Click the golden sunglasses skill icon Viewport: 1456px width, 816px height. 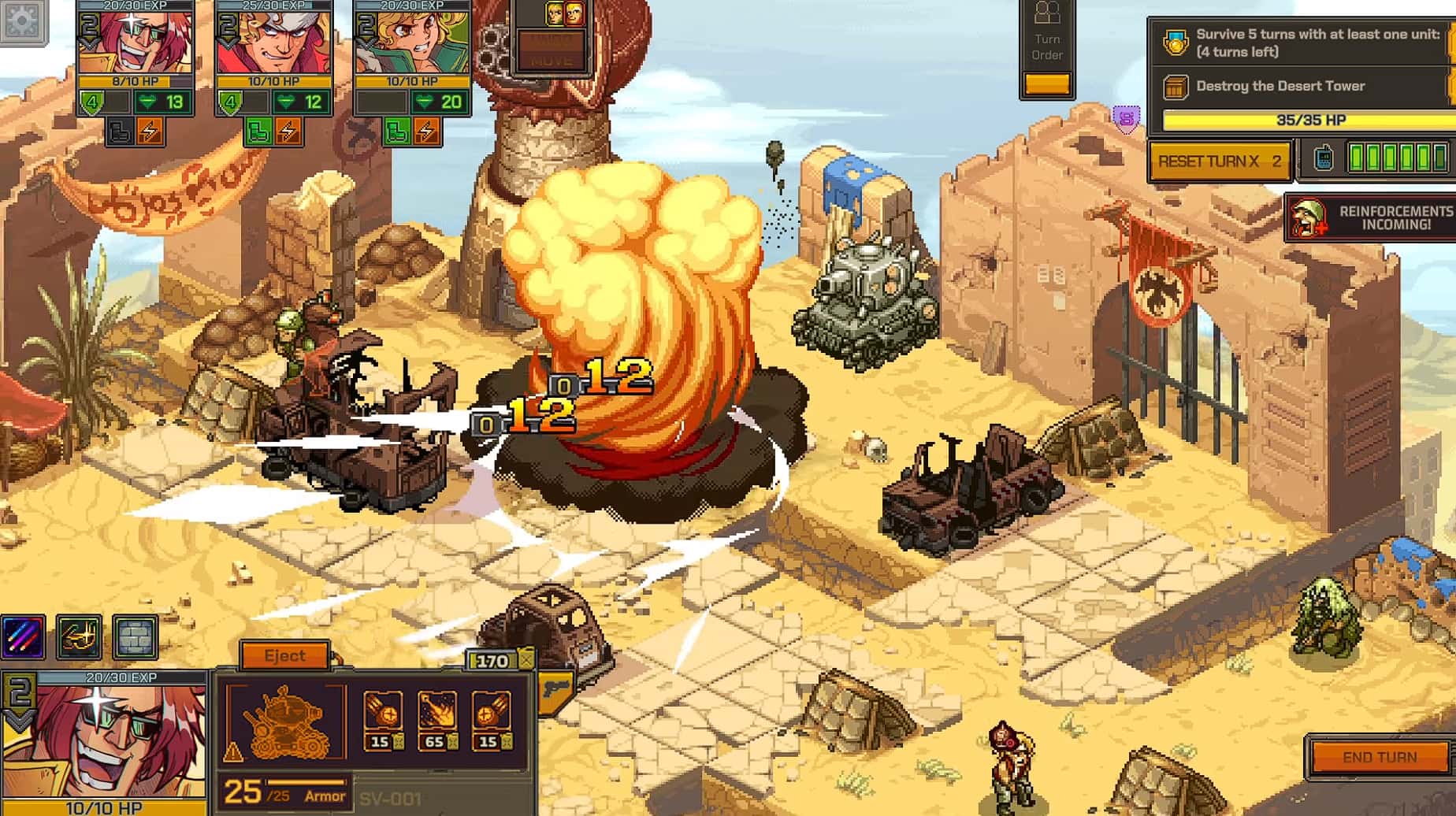(79, 636)
